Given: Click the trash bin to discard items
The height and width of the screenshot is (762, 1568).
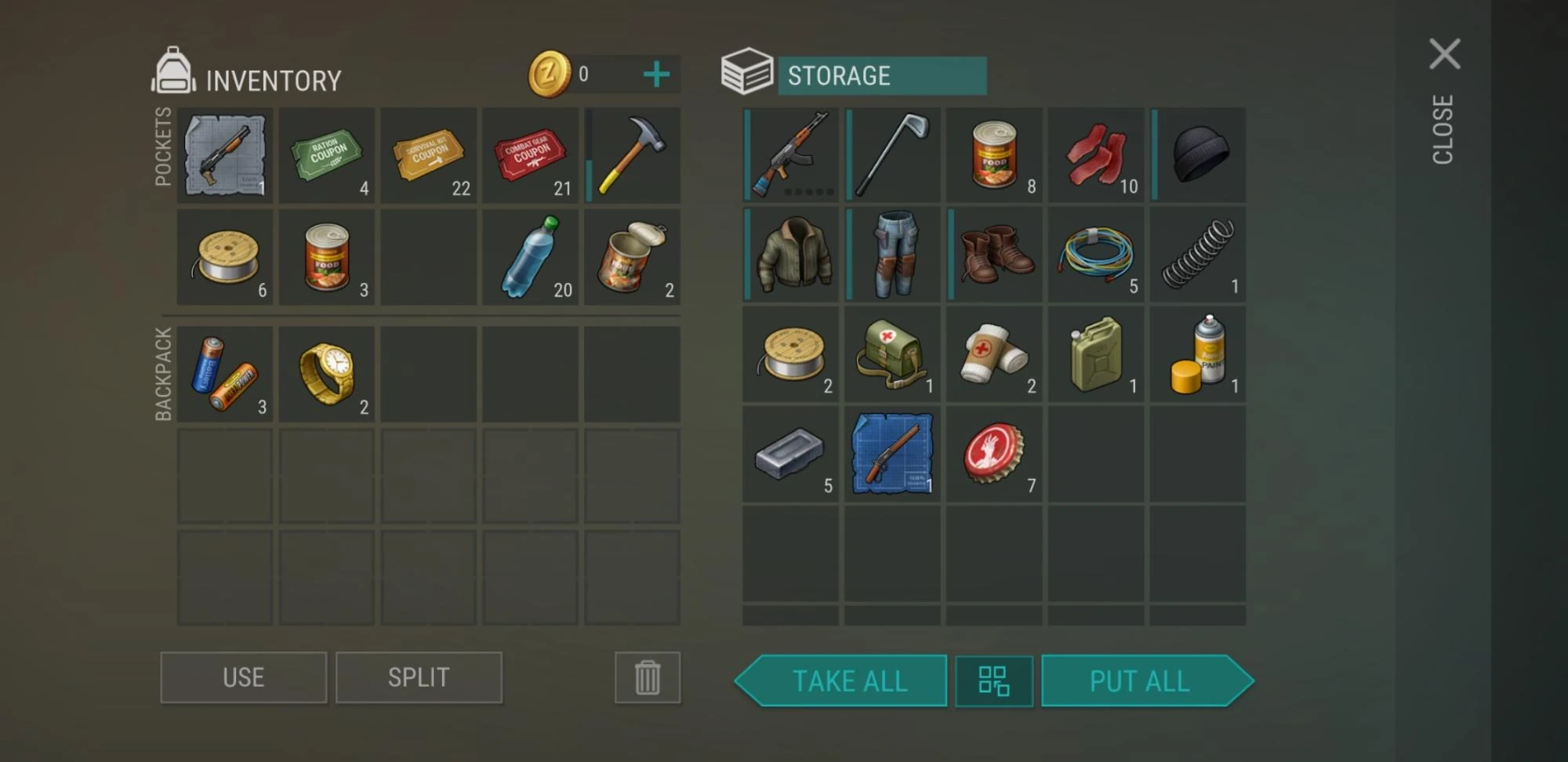Looking at the screenshot, I should (x=647, y=677).
